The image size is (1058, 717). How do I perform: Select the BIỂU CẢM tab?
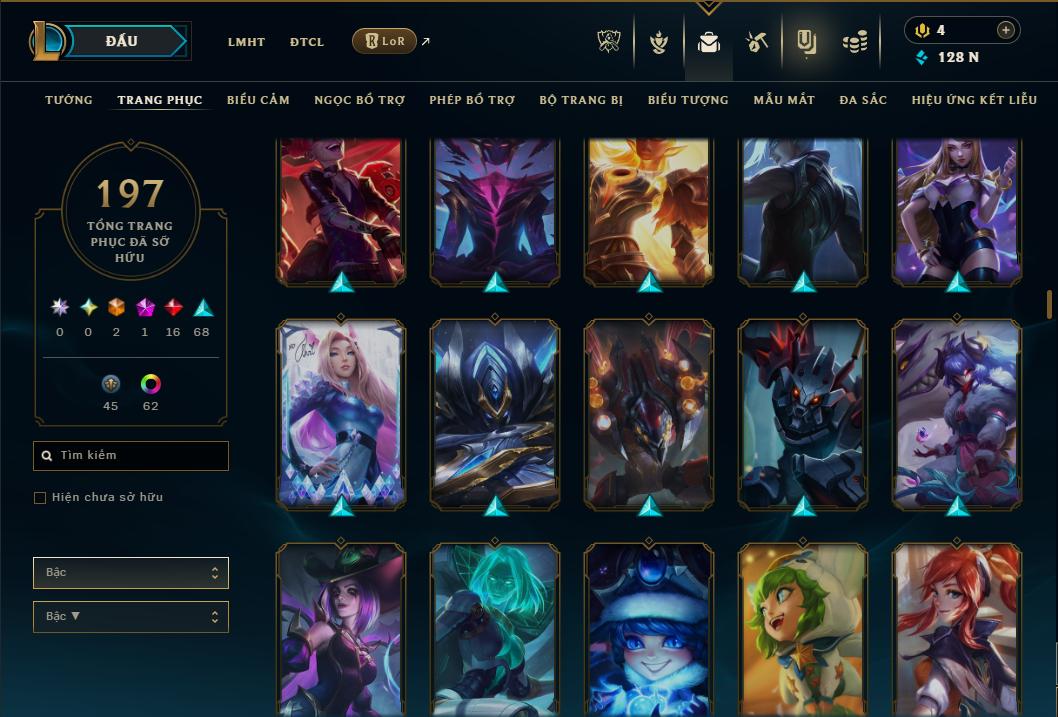(x=258, y=100)
